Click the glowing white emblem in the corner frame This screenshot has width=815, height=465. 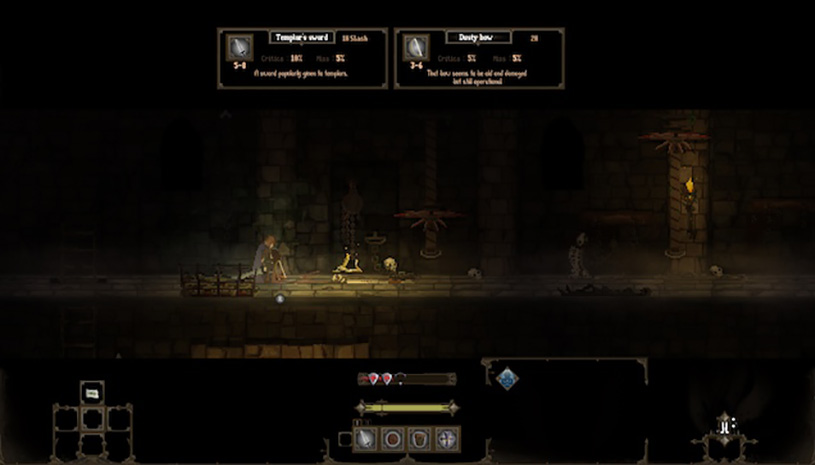[x=723, y=427]
